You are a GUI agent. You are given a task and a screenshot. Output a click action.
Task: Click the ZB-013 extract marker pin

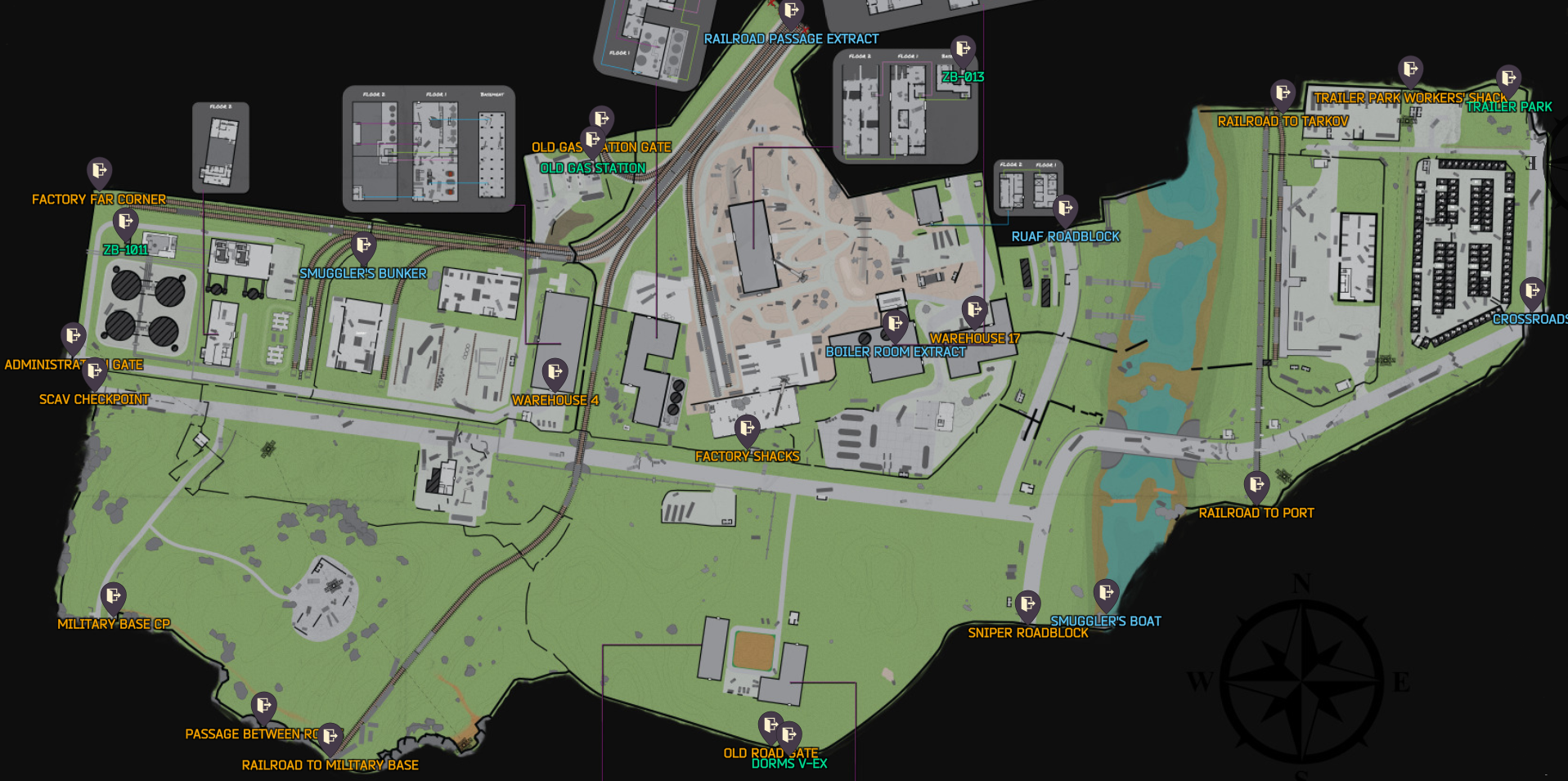click(x=964, y=49)
